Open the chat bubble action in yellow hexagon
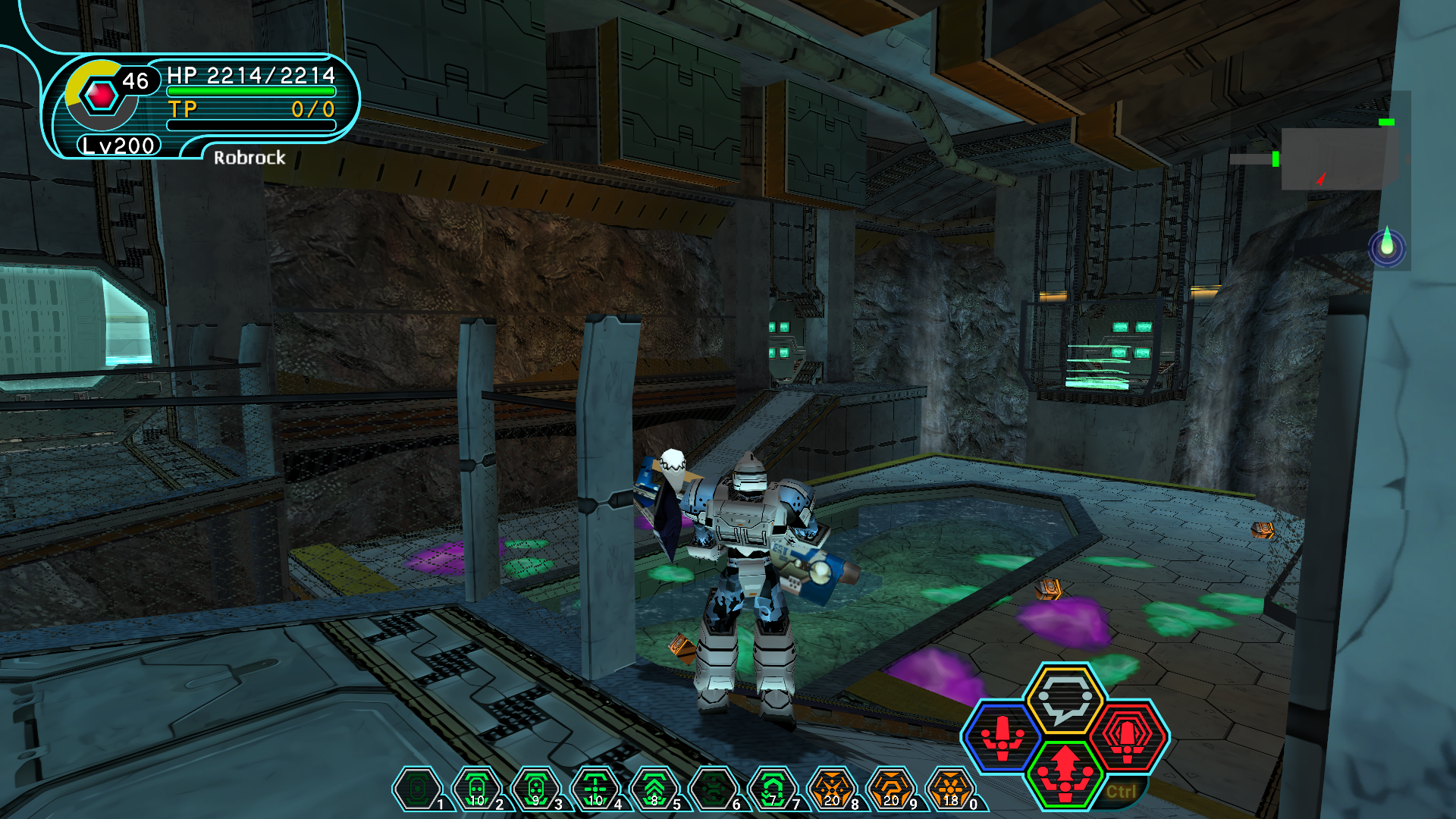Image resolution: width=1456 pixels, height=819 pixels. click(1065, 698)
